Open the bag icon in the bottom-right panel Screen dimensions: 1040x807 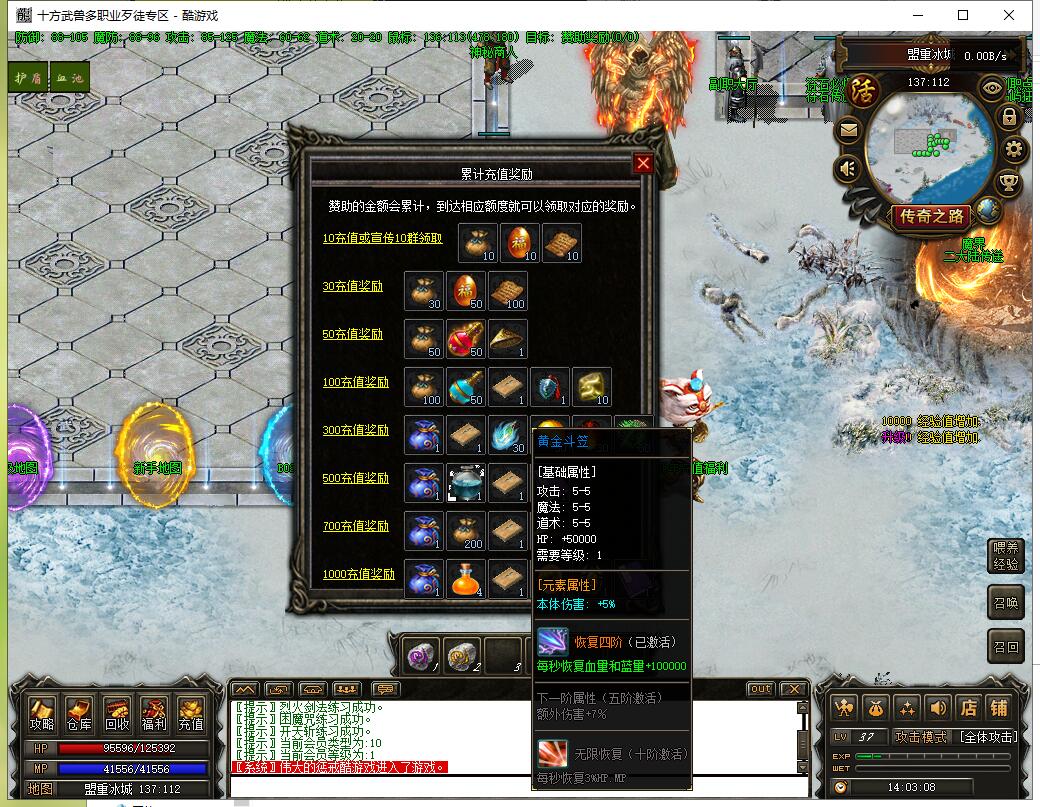[x=875, y=707]
